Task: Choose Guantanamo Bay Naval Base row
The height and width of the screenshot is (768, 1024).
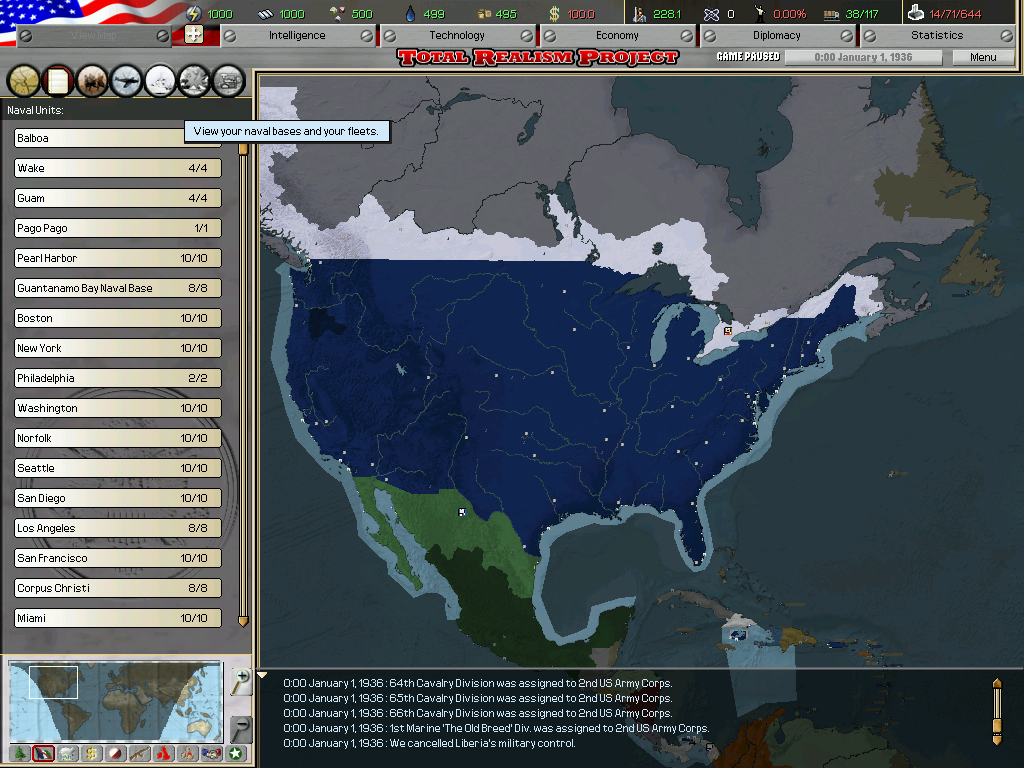Action: (x=117, y=288)
